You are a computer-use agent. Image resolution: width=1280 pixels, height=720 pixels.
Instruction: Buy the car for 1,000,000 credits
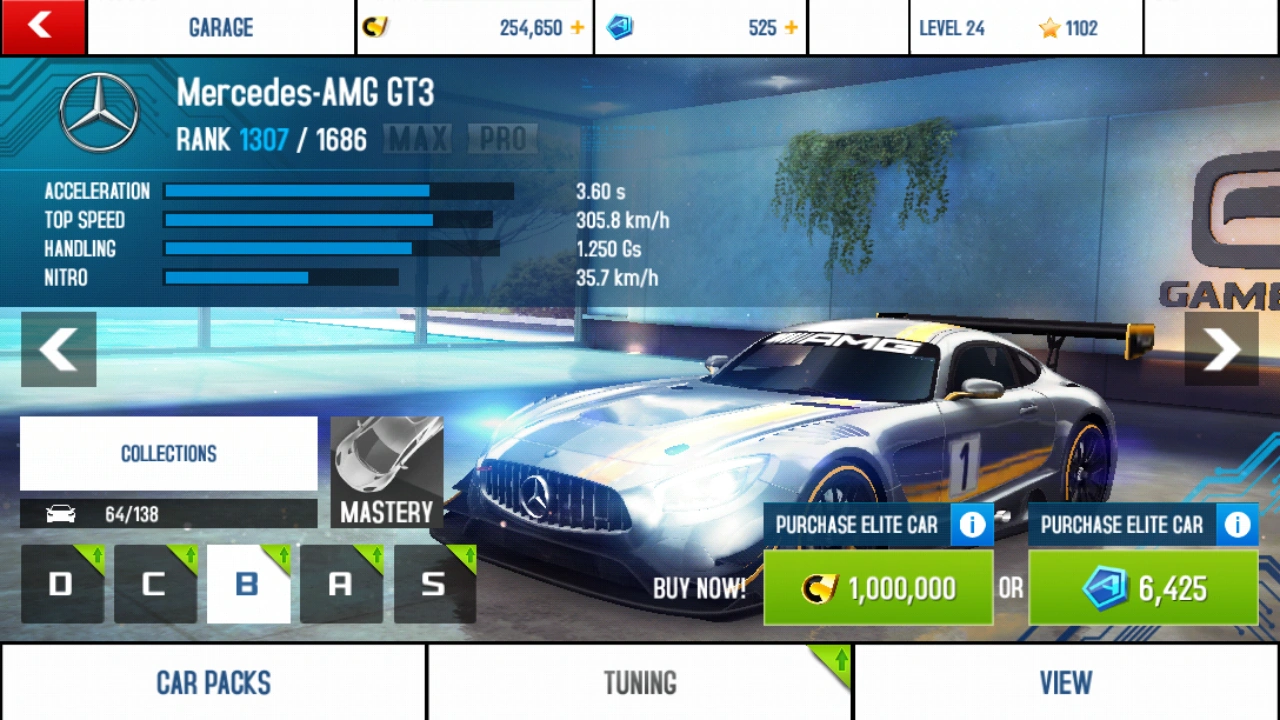pos(878,588)
